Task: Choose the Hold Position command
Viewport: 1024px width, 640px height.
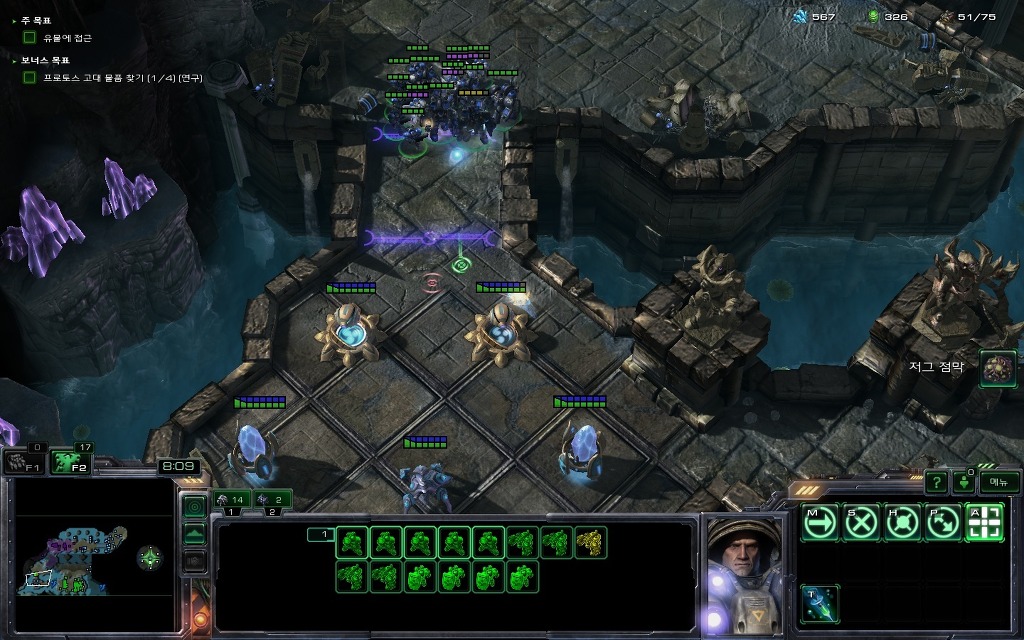Action: [901, 522]
